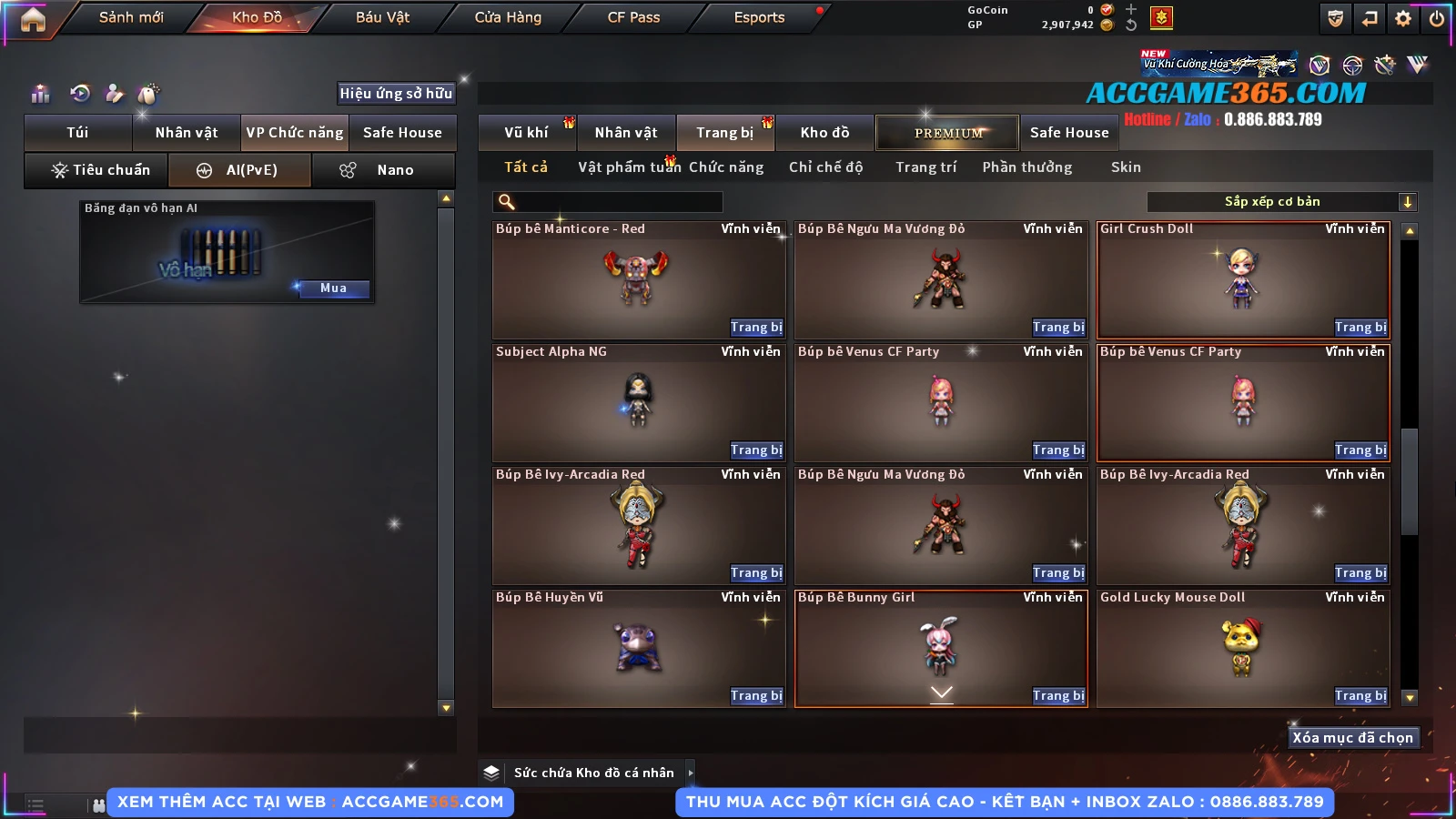Viewport: 1456px width, 819px height.
Task: Return to Sảnh mới lobby
Action: click(x=131, y=17)
